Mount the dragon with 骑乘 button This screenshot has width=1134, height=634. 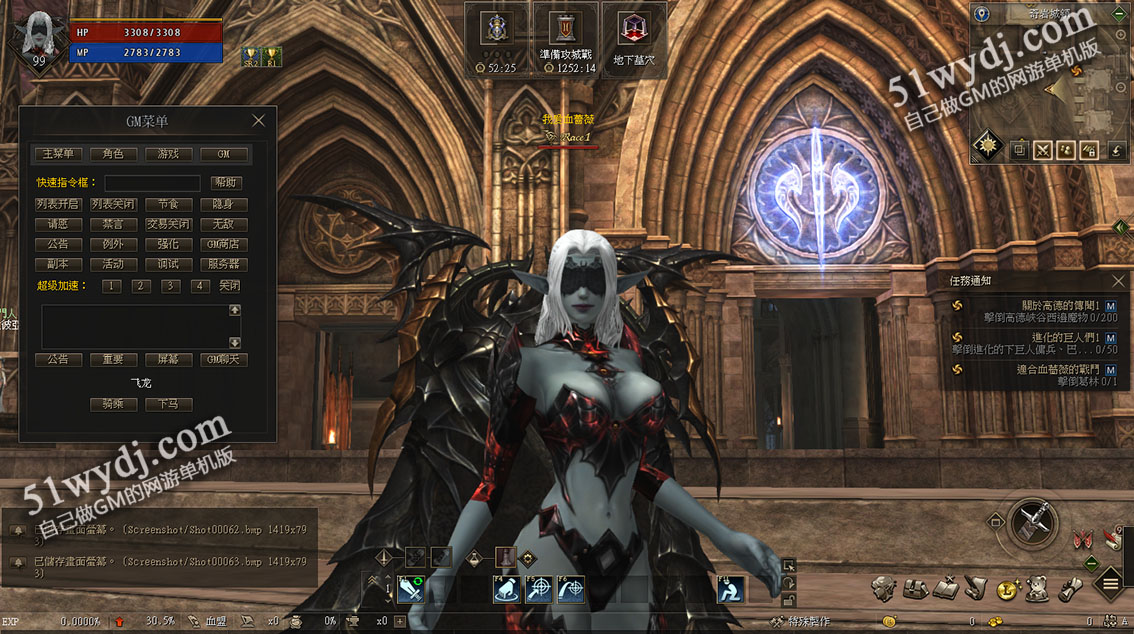113,405
